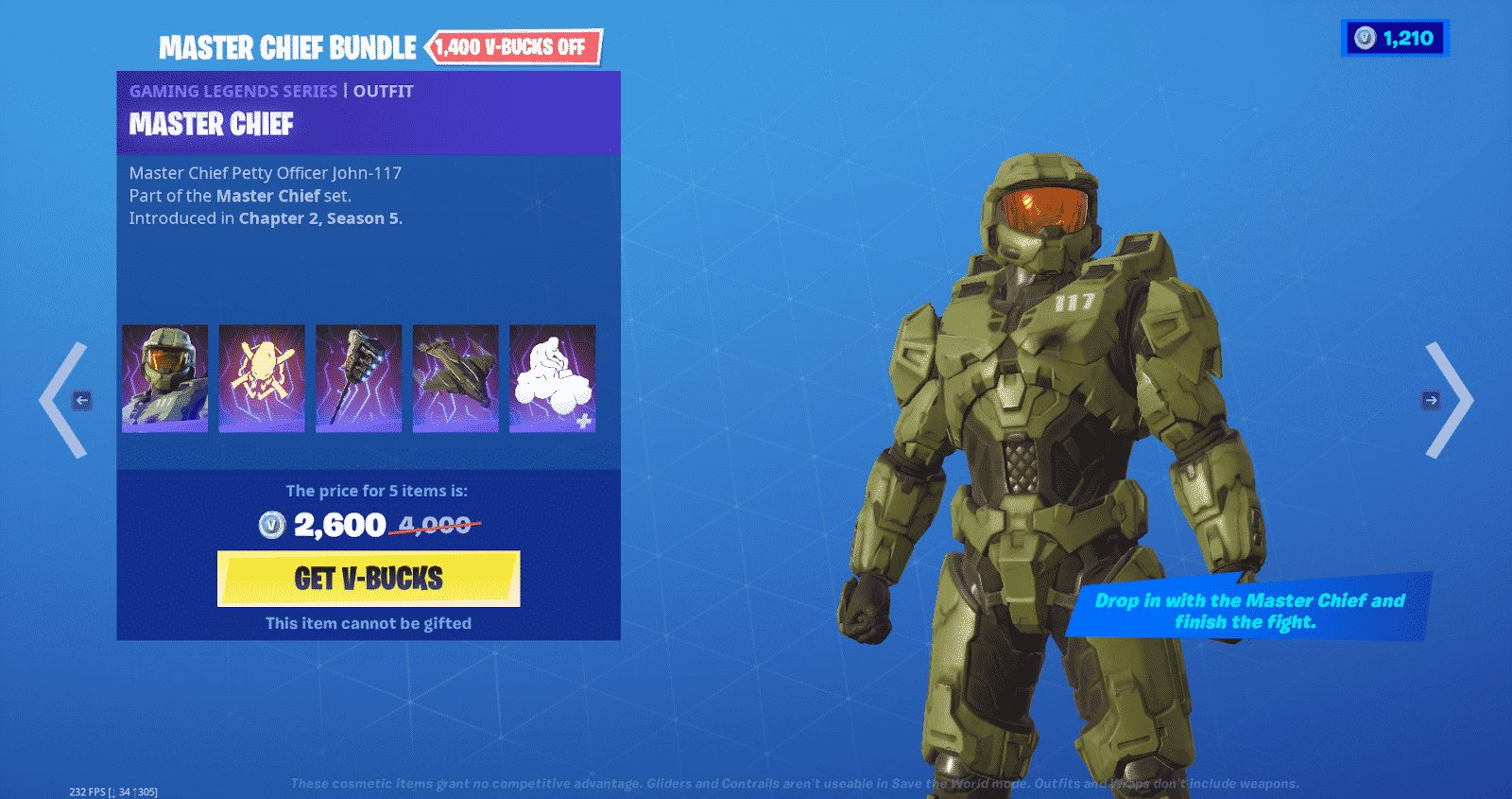Screen dimensions: 1512x799
Task: Click the Master Chief set link text
Action: 266,196
